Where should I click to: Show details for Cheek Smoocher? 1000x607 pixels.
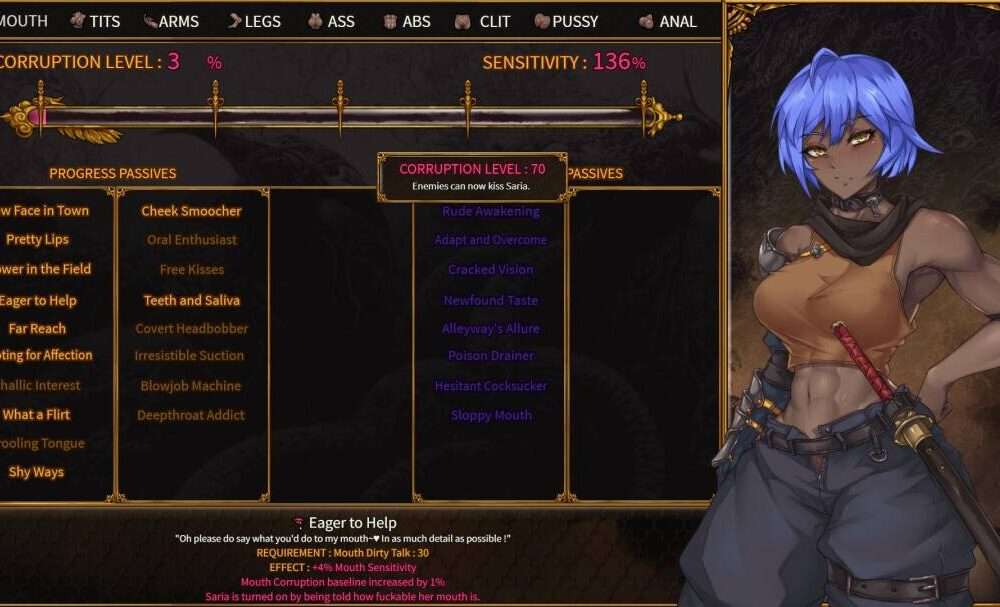point(191,211)
